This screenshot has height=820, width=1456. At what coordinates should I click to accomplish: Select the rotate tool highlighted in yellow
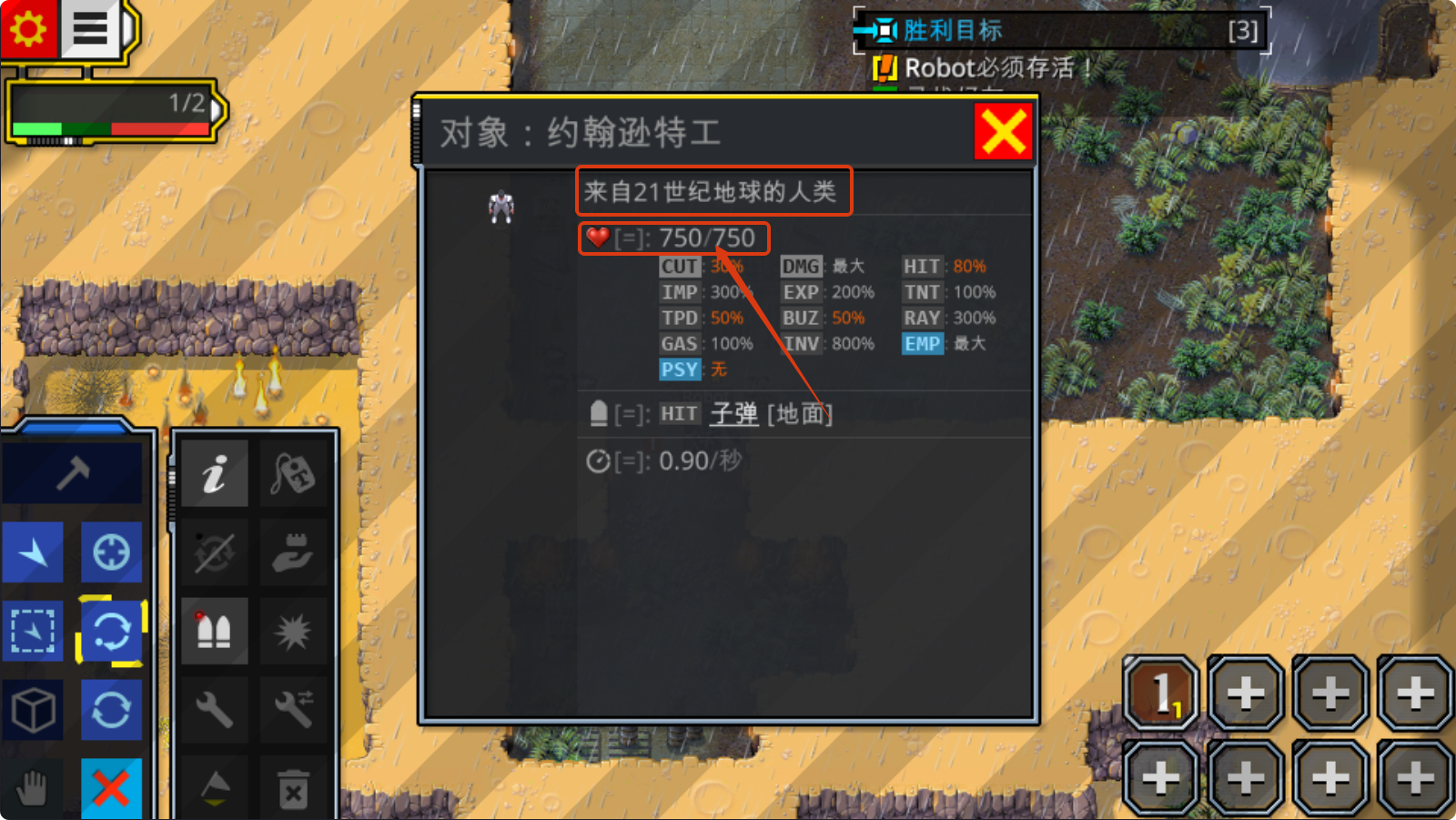(x=112, y=630)
